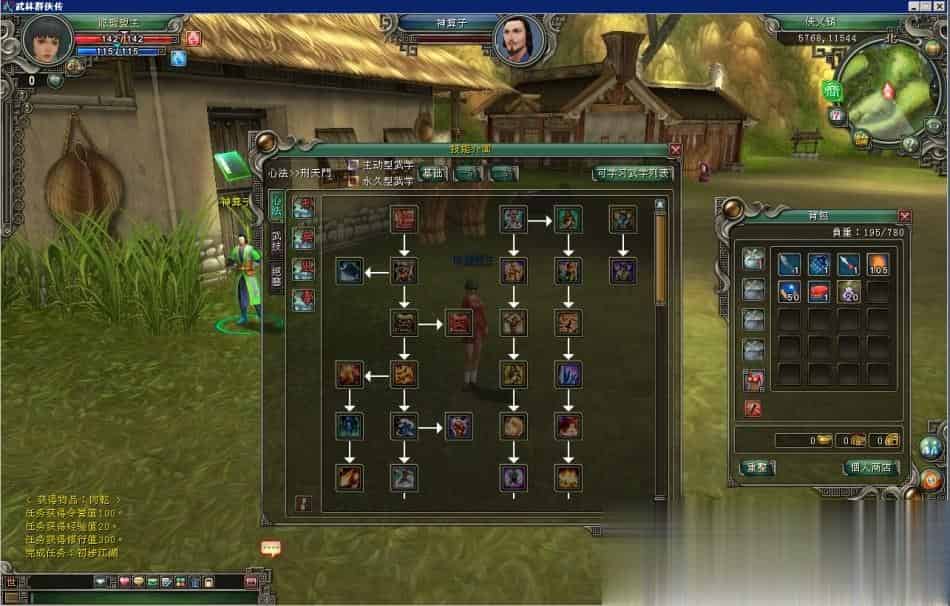Screen dimensions: 950x606
Task: Open the 個人商店 personal shop
Action: (x=871, y=467)
